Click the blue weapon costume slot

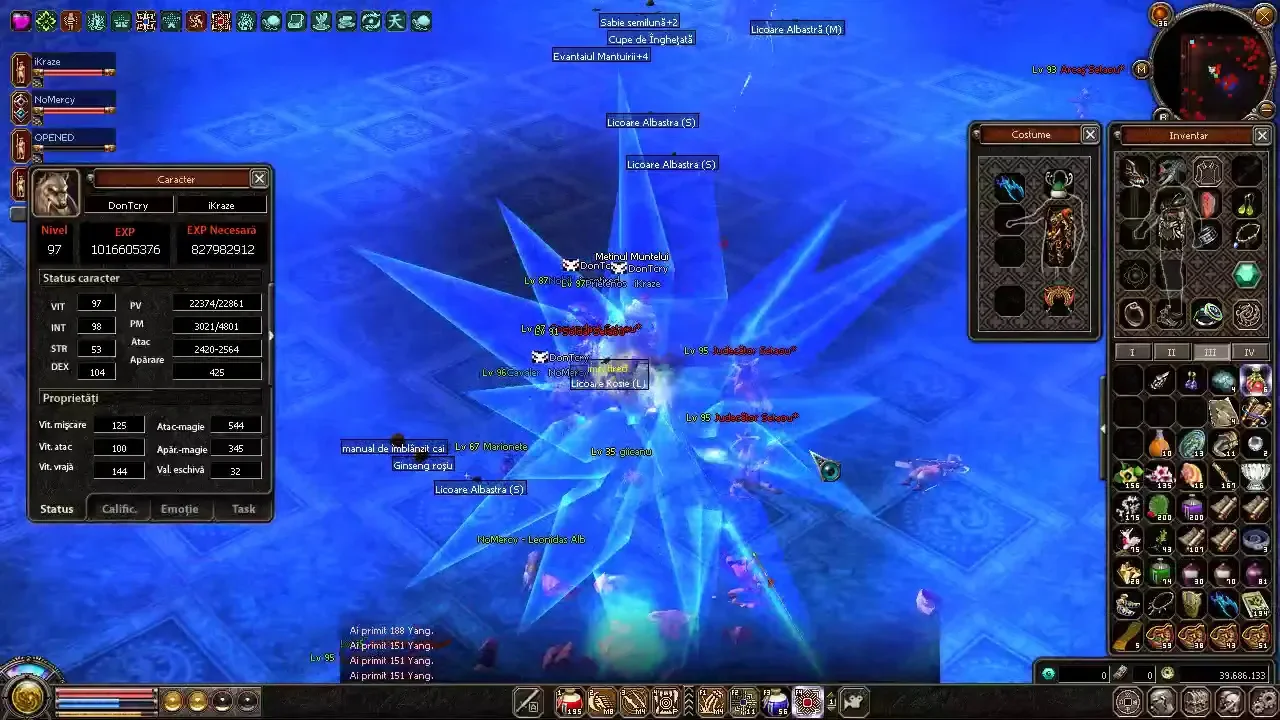click(x=1010, y=187)
